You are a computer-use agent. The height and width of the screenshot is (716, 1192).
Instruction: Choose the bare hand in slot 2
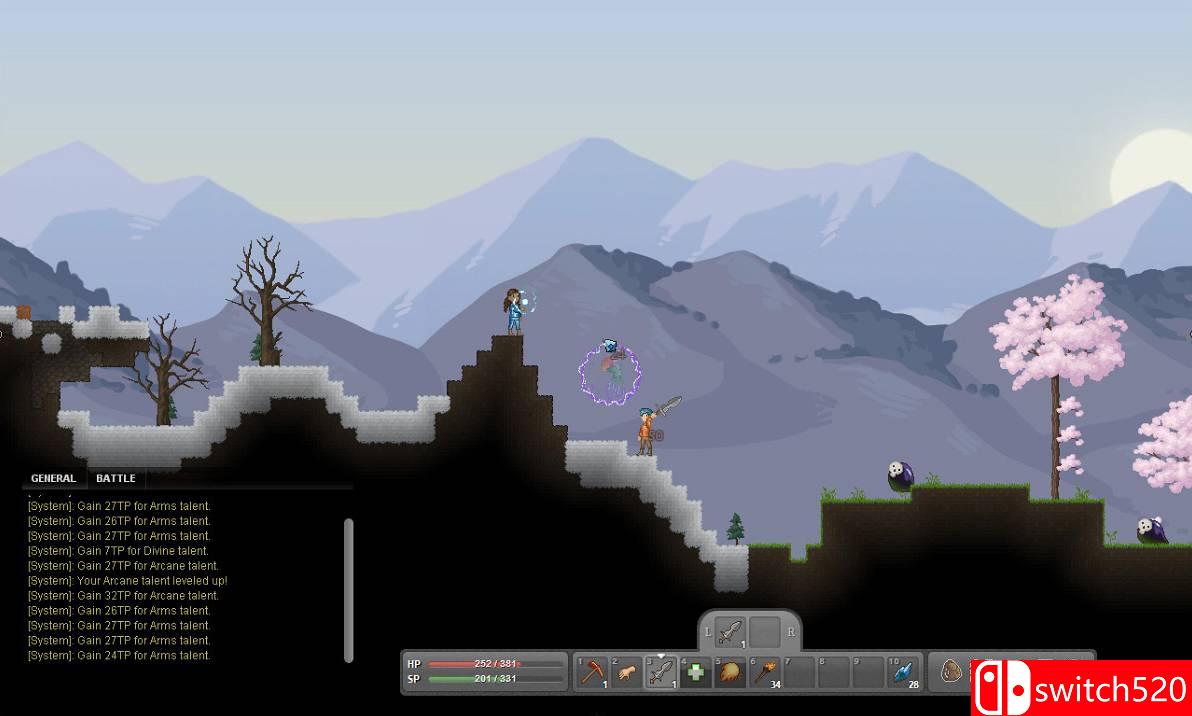click(x=628, y=671)
